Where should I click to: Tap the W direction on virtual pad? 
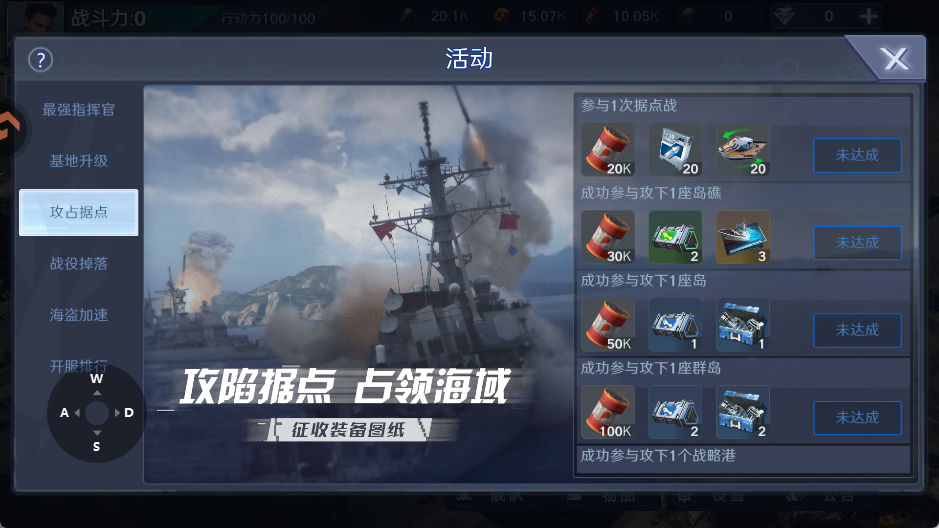[x=96, y=380]
